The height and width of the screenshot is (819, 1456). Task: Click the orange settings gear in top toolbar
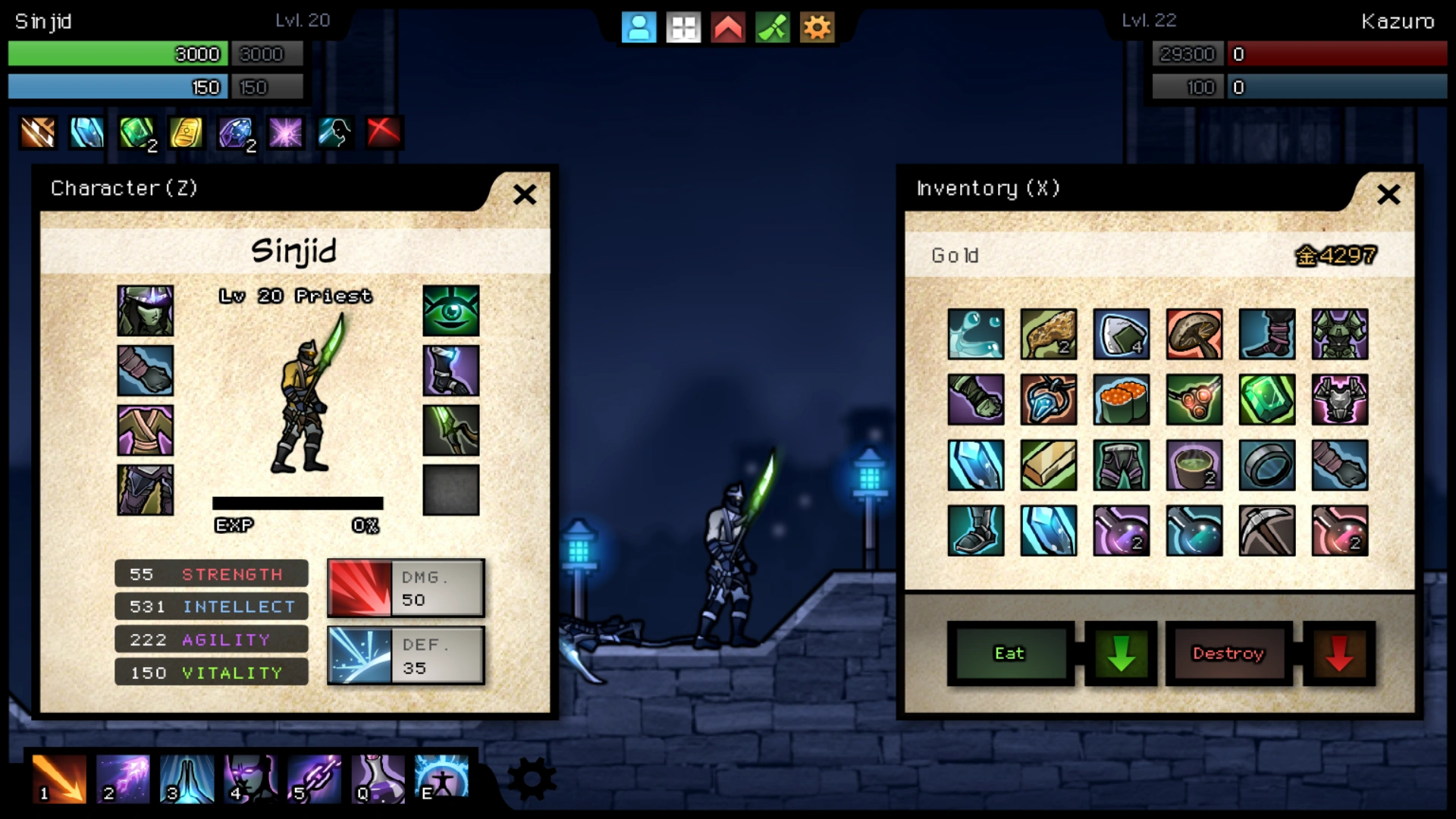[817, 27]
